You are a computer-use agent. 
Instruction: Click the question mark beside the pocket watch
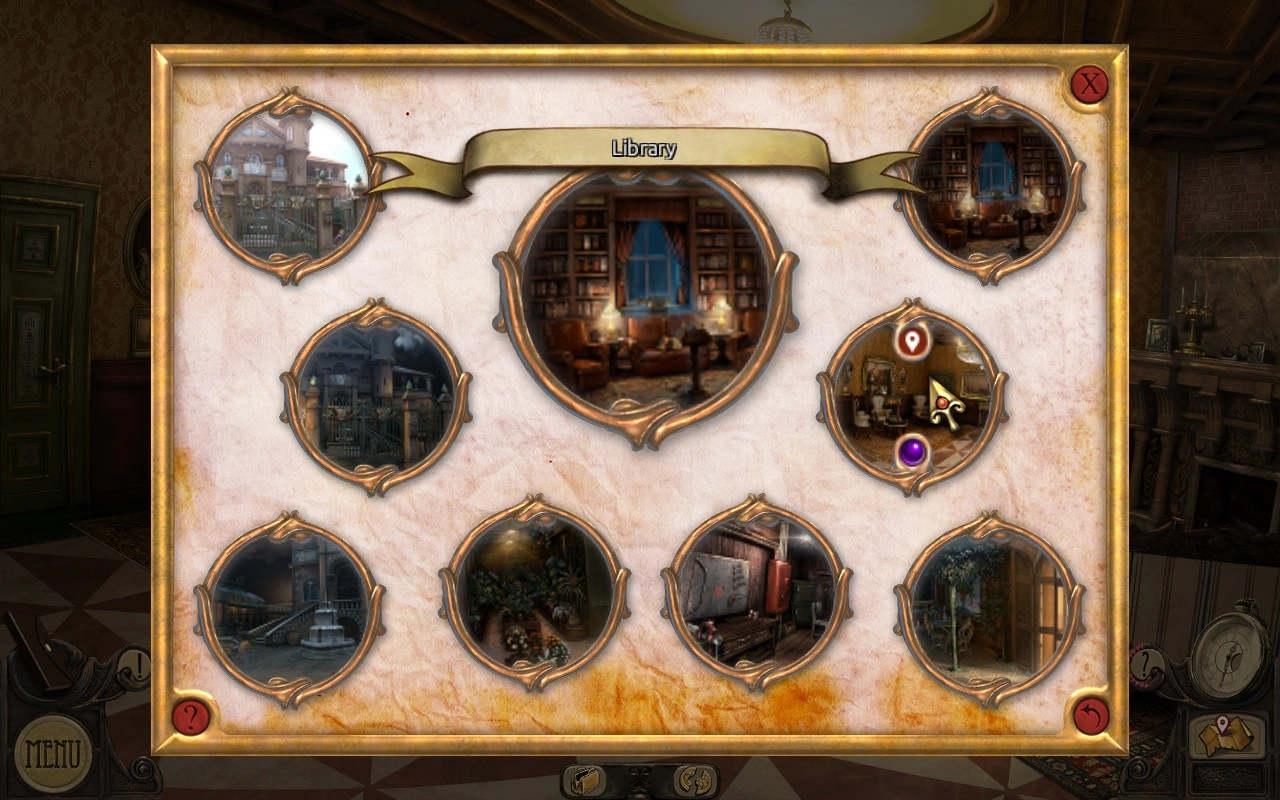[1148, 661]
